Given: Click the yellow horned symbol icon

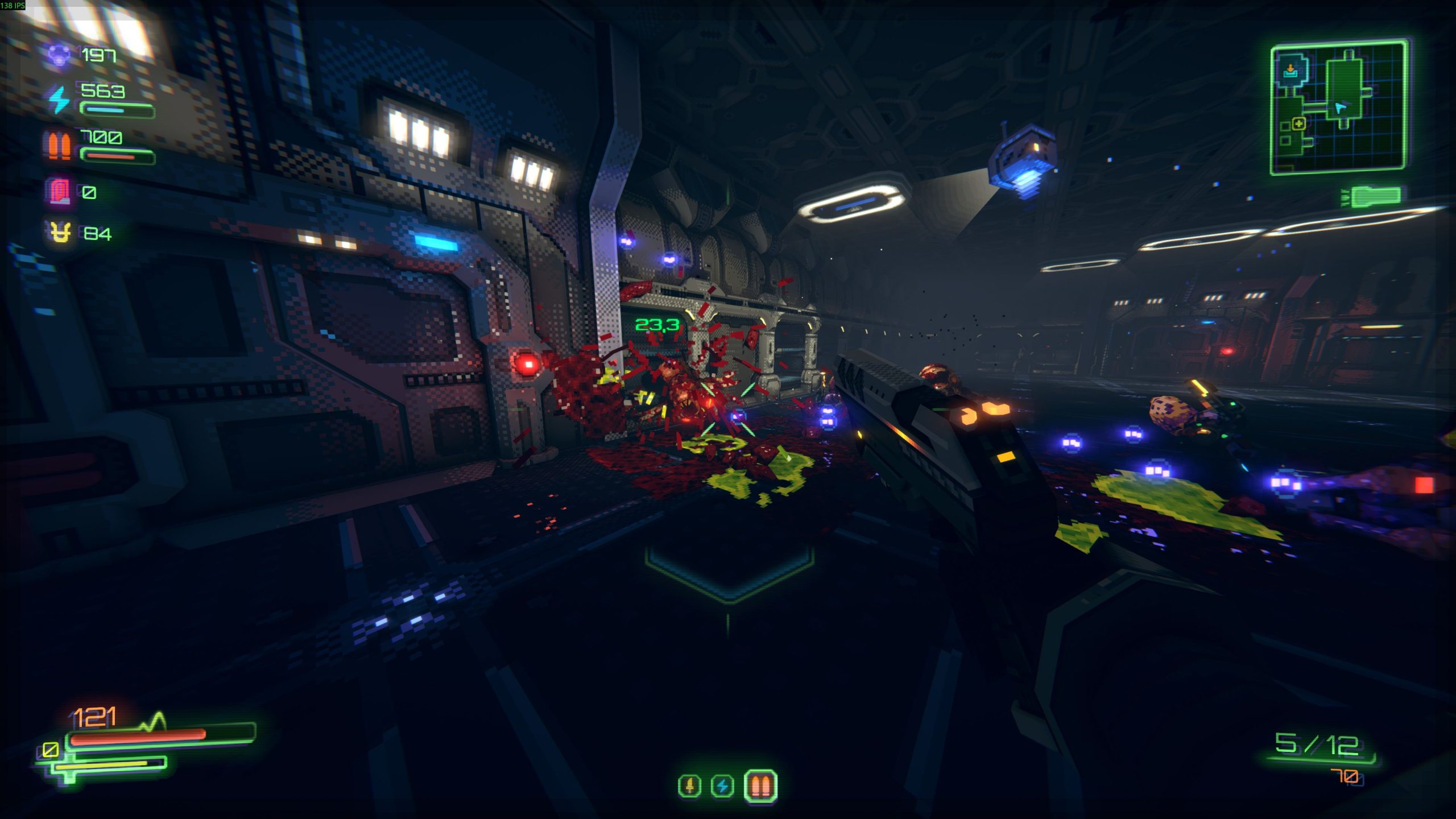Looking at the screenshot, I should point(60,233).
